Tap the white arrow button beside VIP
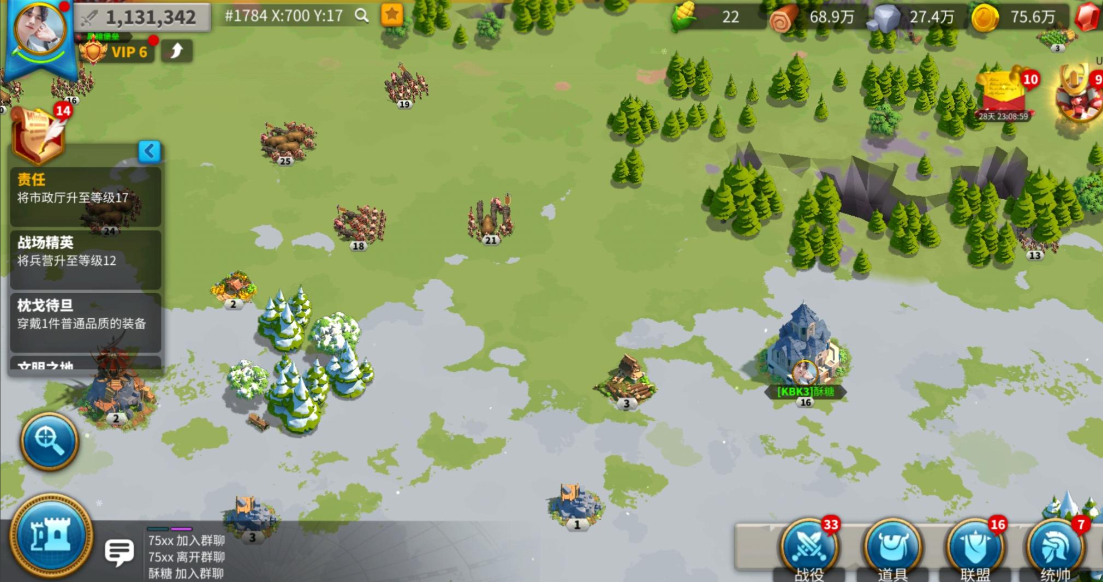Screen dimensions: 1103x582 point(176,51)
